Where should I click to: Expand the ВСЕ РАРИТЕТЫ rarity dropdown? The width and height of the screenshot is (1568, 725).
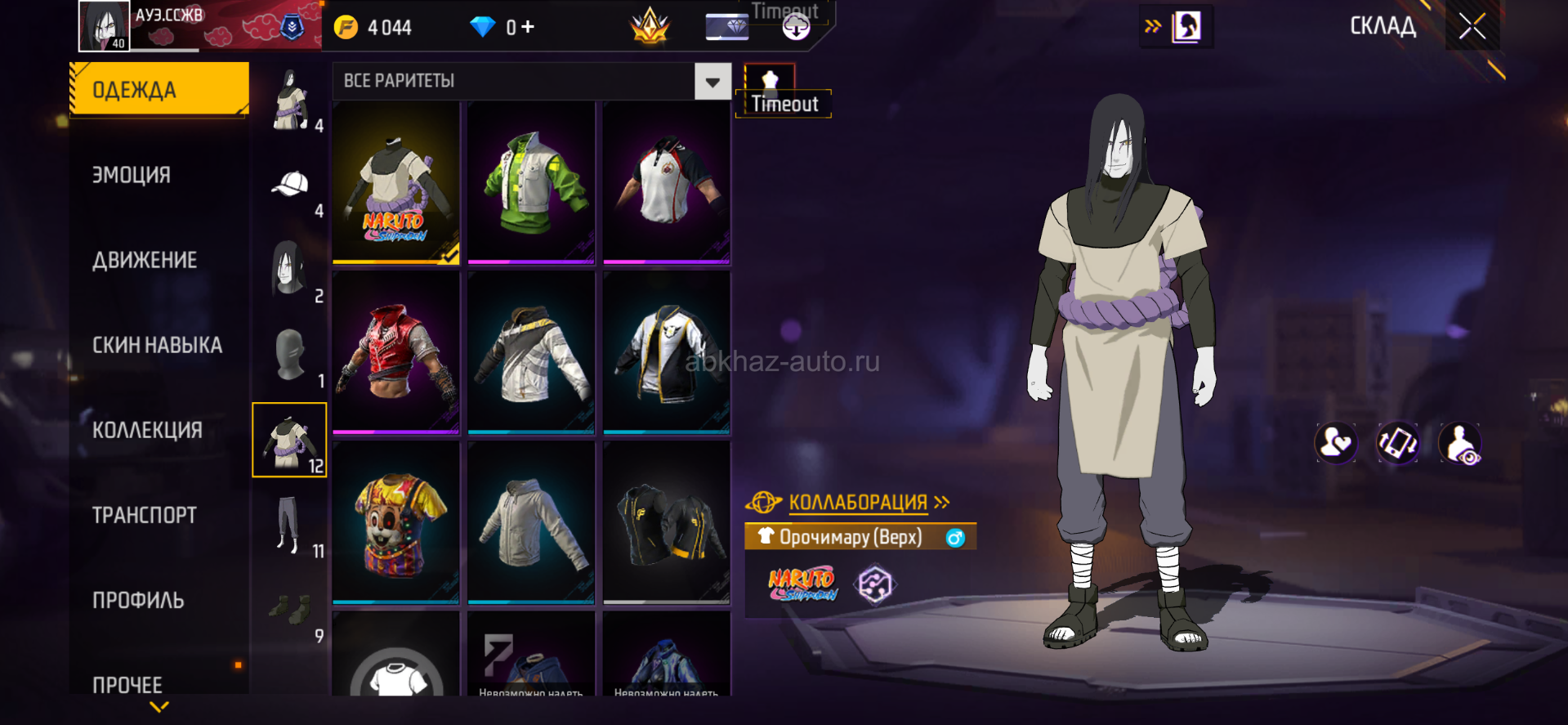click(x=713, y=82)
